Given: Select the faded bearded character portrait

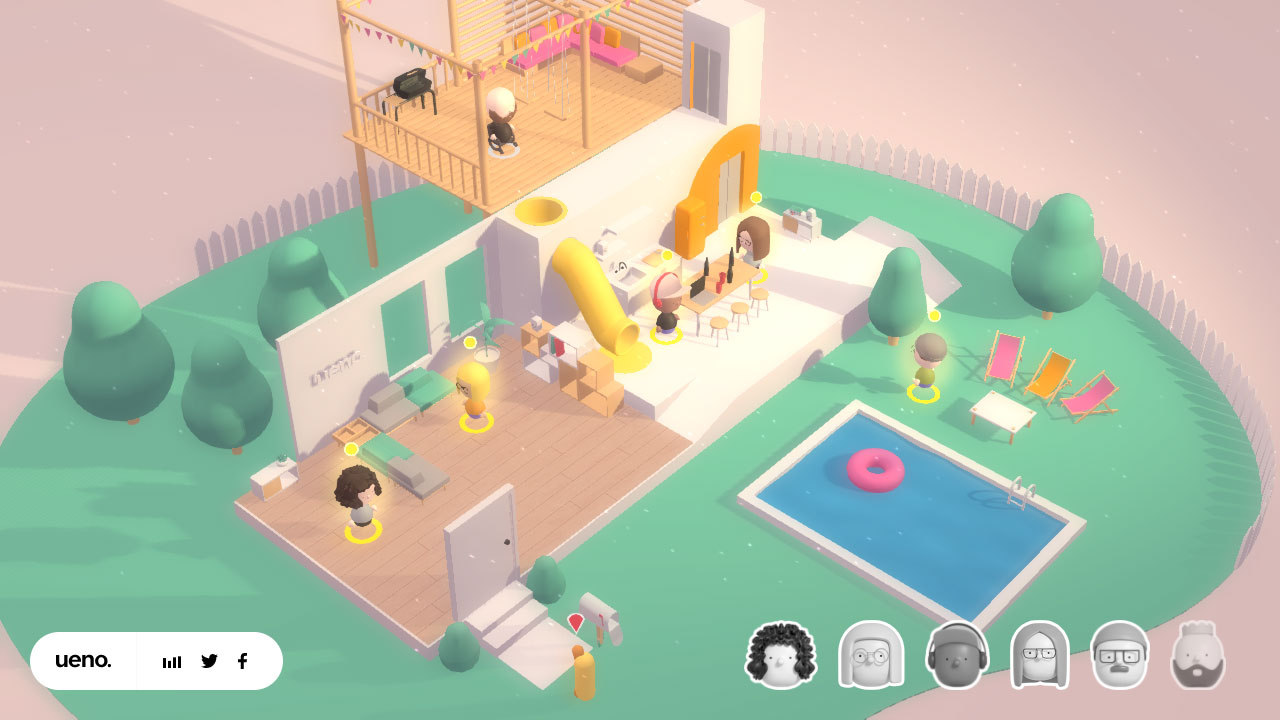Looking at the screenshot, I should (x=1197, y=656).
